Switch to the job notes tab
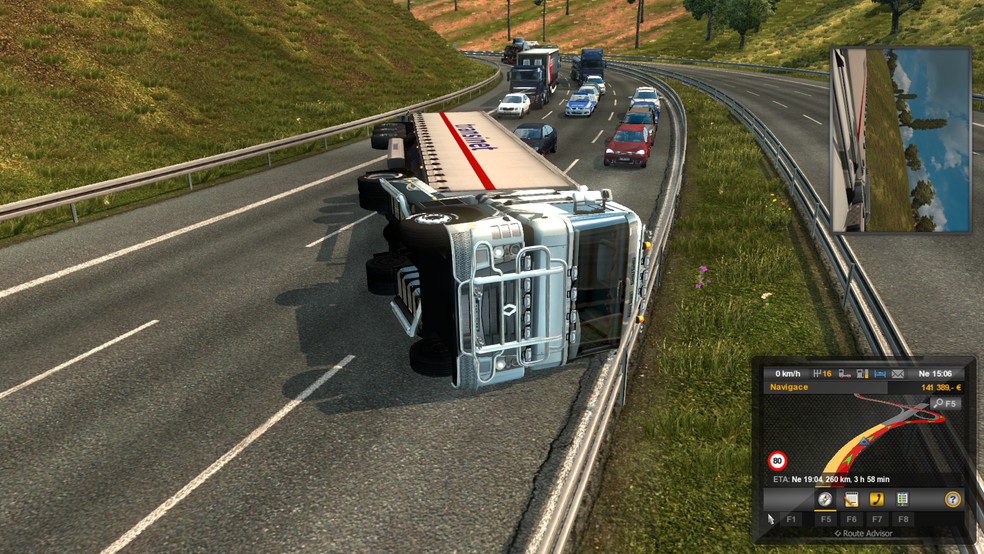The image size is (984, 554). (x=851, y=499)
